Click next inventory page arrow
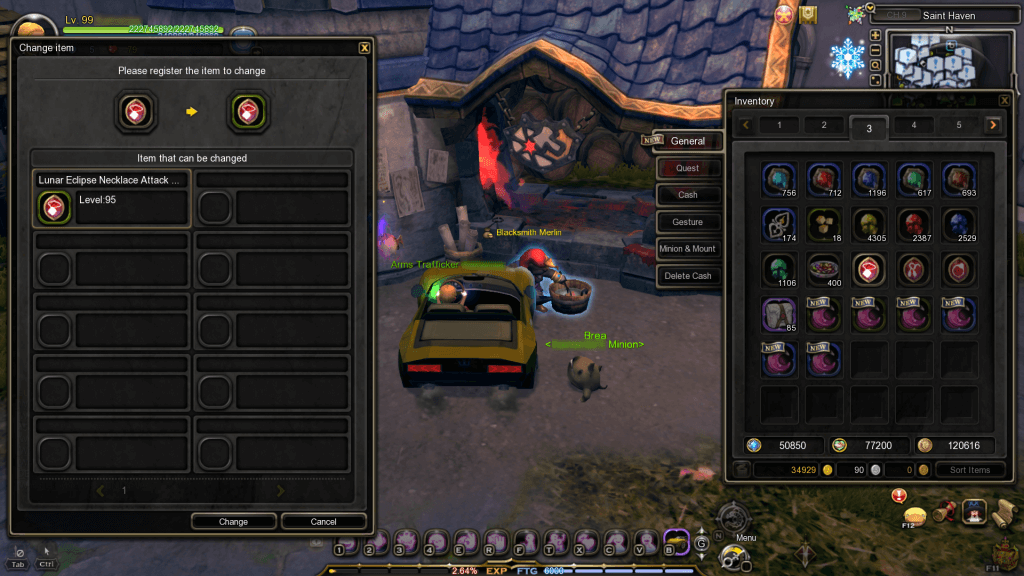1024x576 pixels. point(992,125)
